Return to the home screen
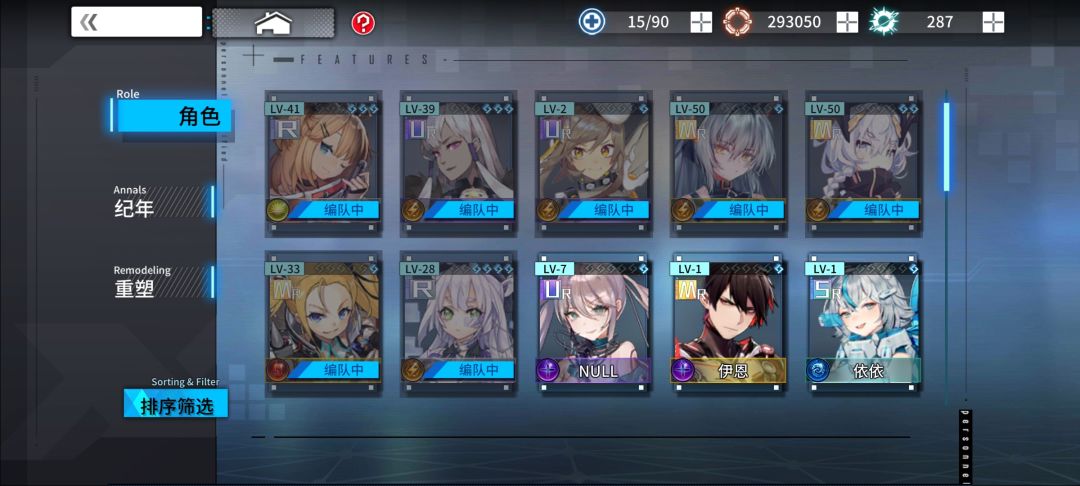1080x486 pixels. 273,22
